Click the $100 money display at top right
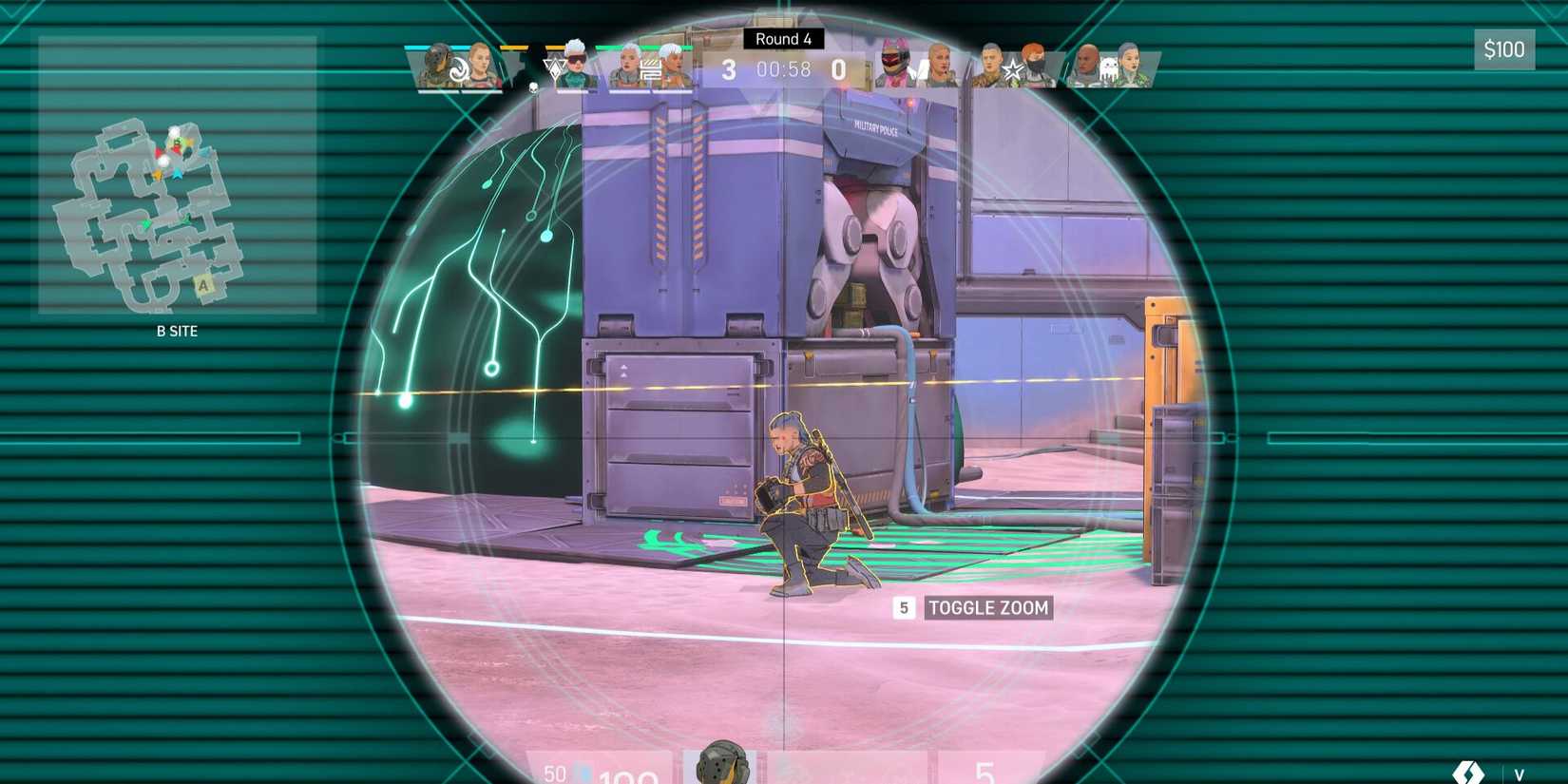The width and height of the screenshot is (1568, 784). (1506, 49)
